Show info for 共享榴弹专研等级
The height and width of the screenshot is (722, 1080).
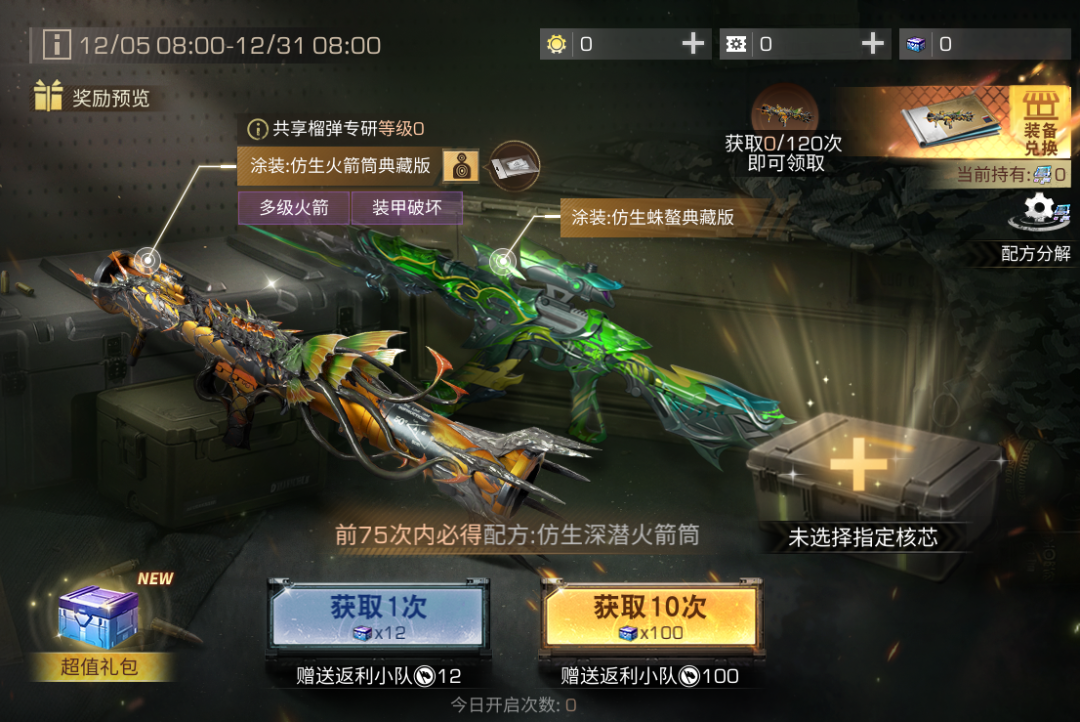click(258, 129)
